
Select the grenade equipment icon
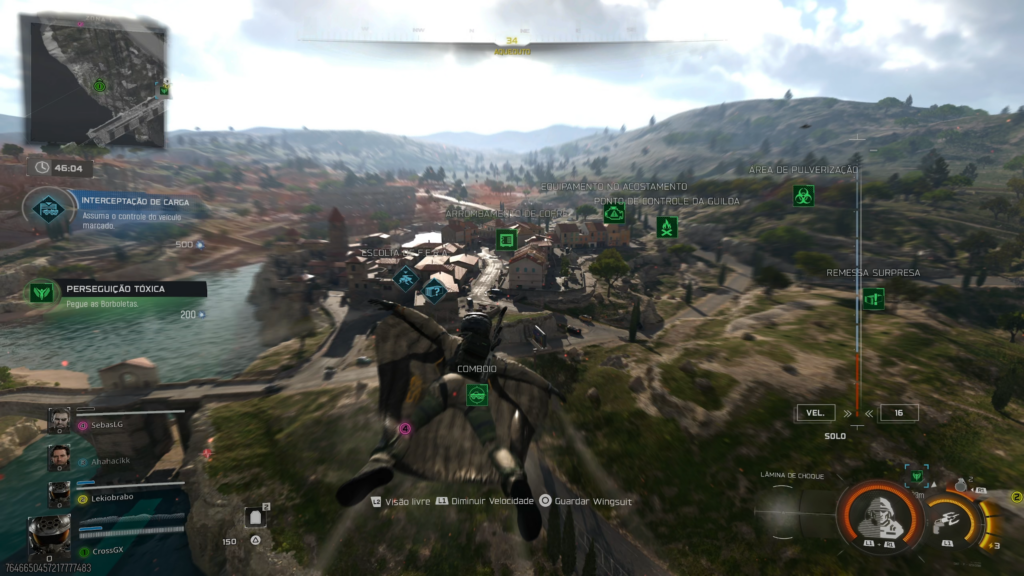(x=961, y=484)
